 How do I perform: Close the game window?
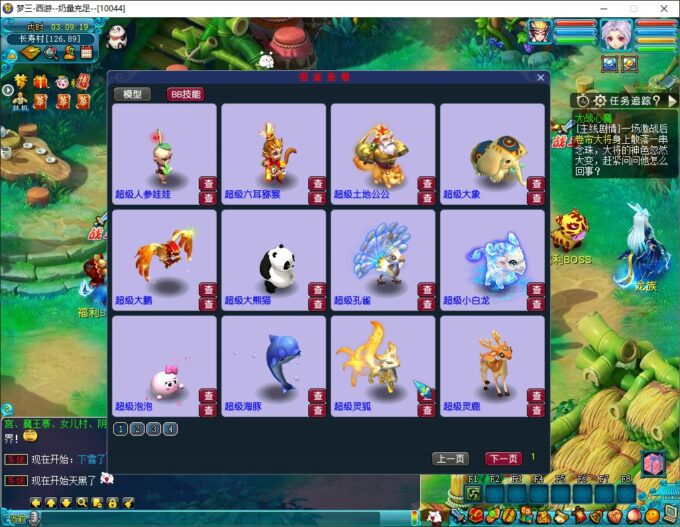click(x=664, y=8)
